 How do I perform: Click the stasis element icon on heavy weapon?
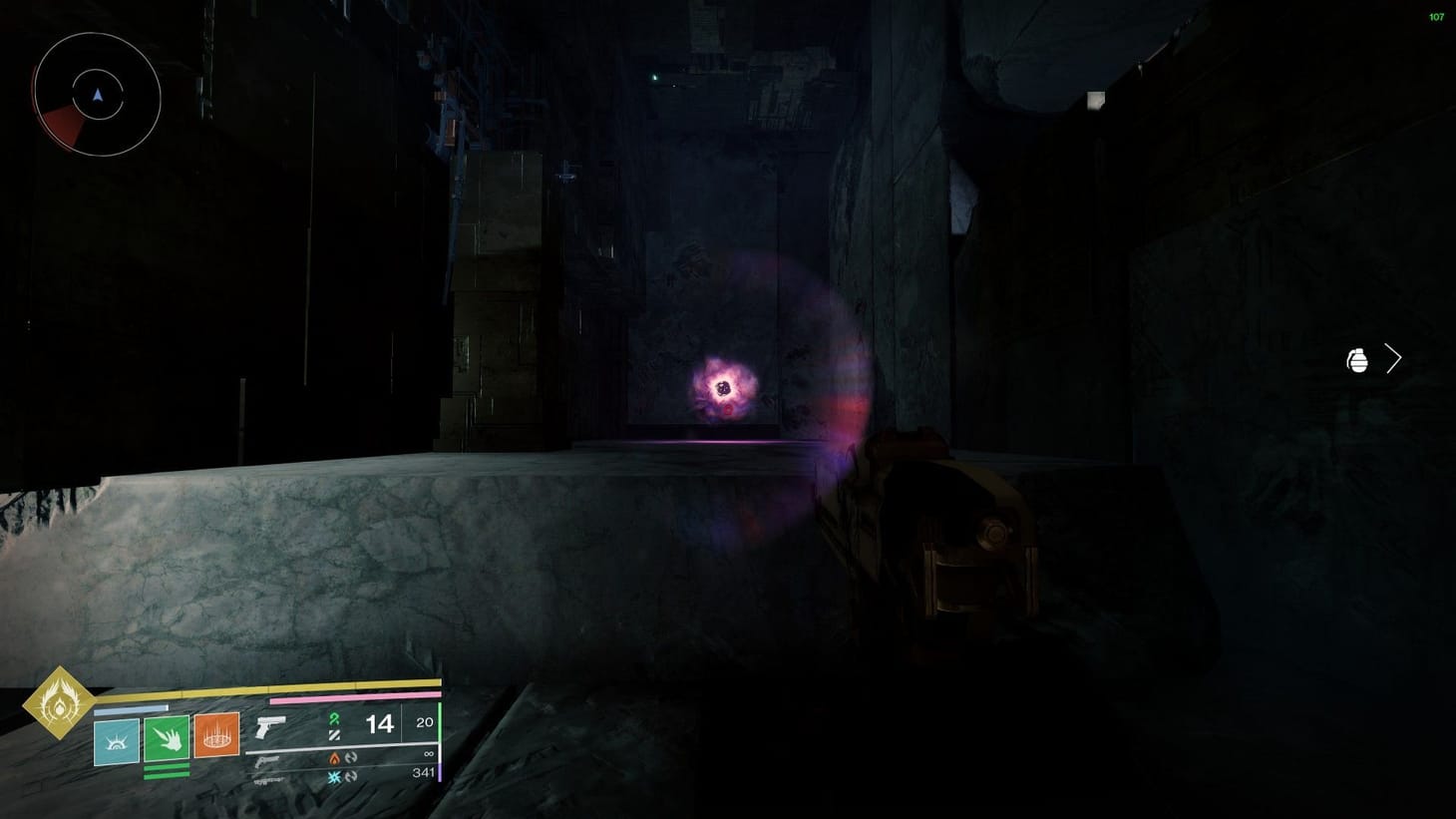[x=332, y=776]
